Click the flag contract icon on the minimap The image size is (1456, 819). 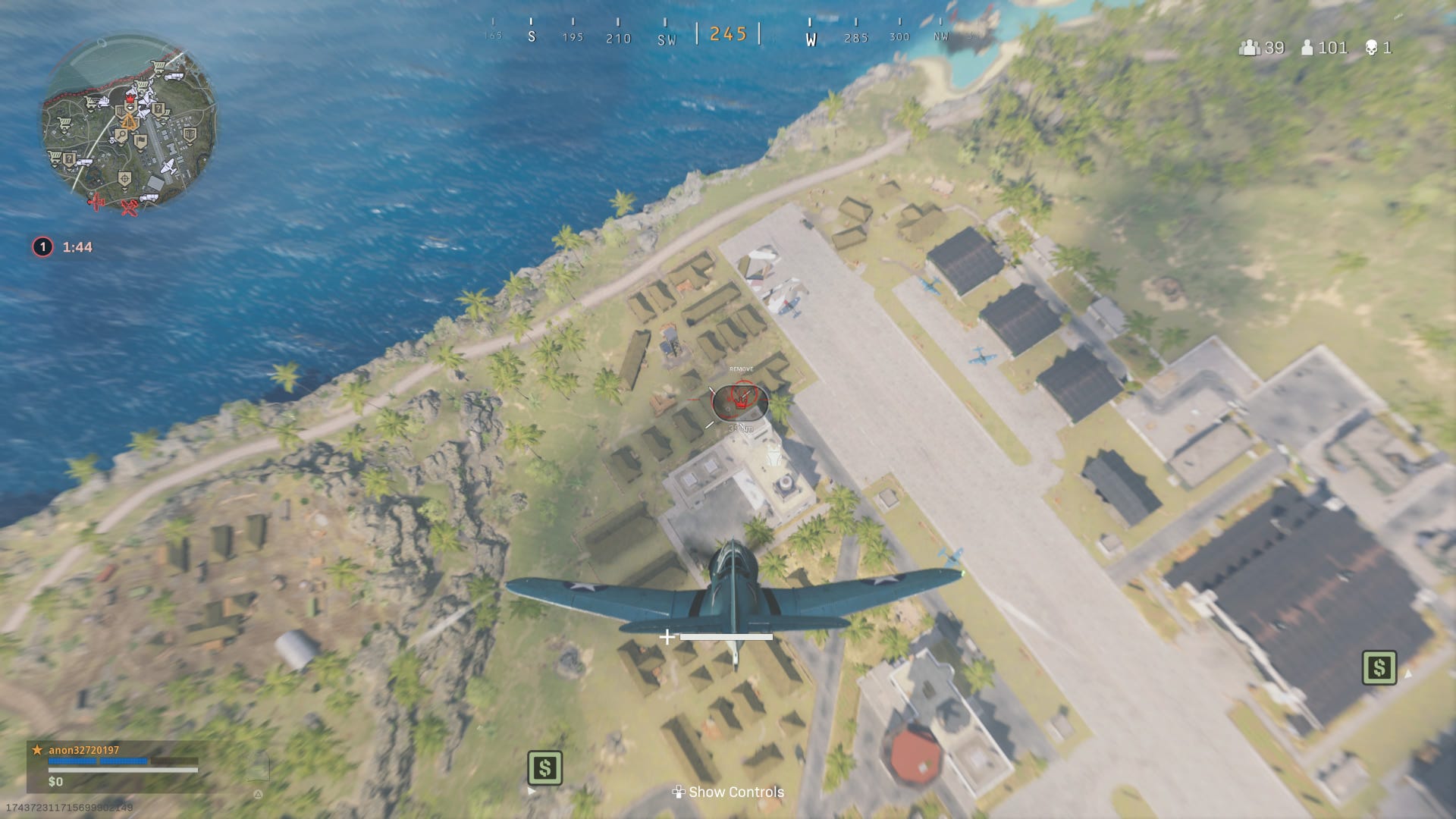coord(140,140)
